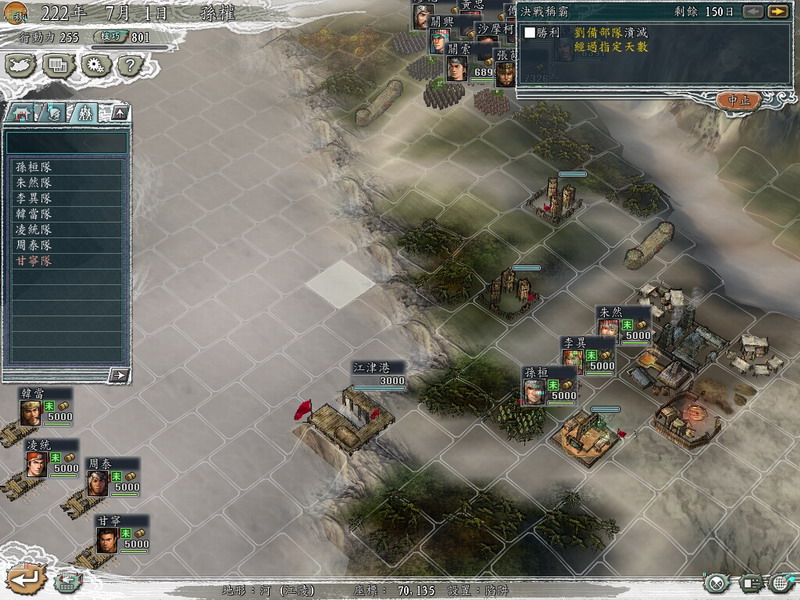Open the window list icon
Image resolution: width=800 pixels, height=600 pixels.
[x=58, y=66]
